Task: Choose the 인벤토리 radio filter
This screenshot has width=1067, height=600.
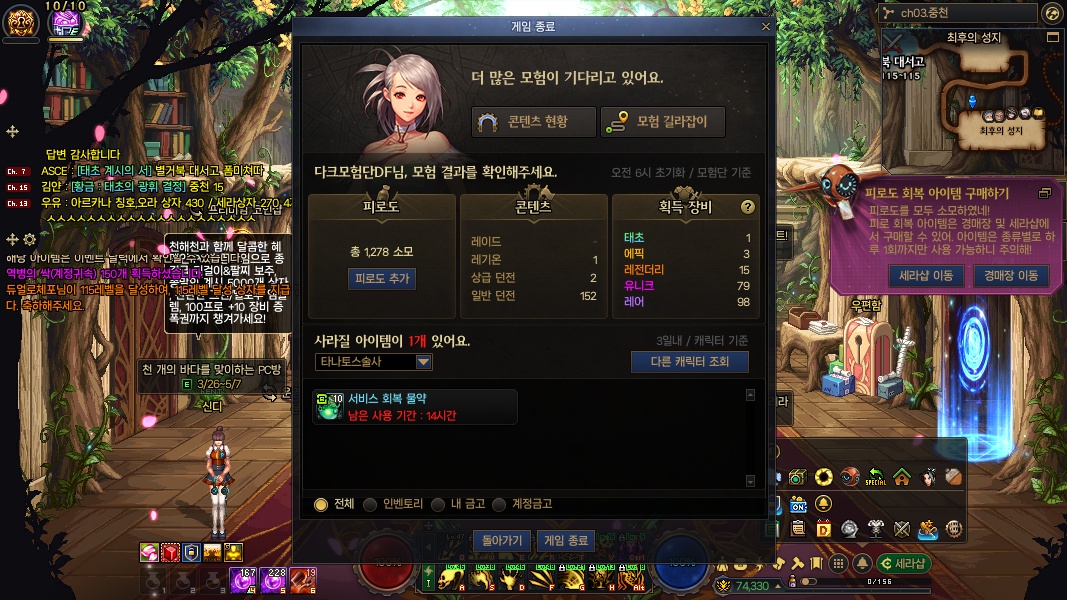Action: (x=370, y=505)
